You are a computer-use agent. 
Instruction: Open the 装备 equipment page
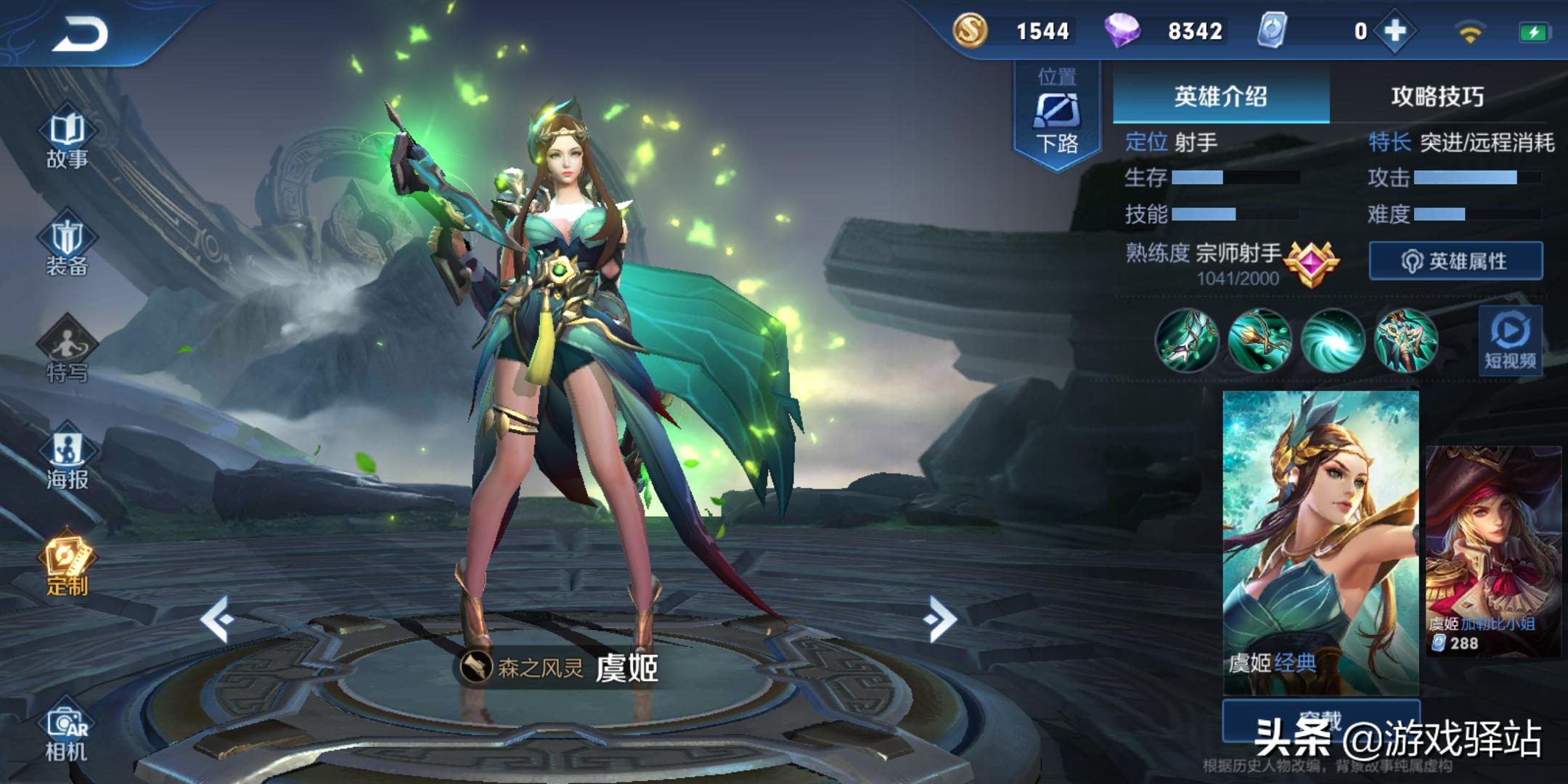[x=67, y=247]
